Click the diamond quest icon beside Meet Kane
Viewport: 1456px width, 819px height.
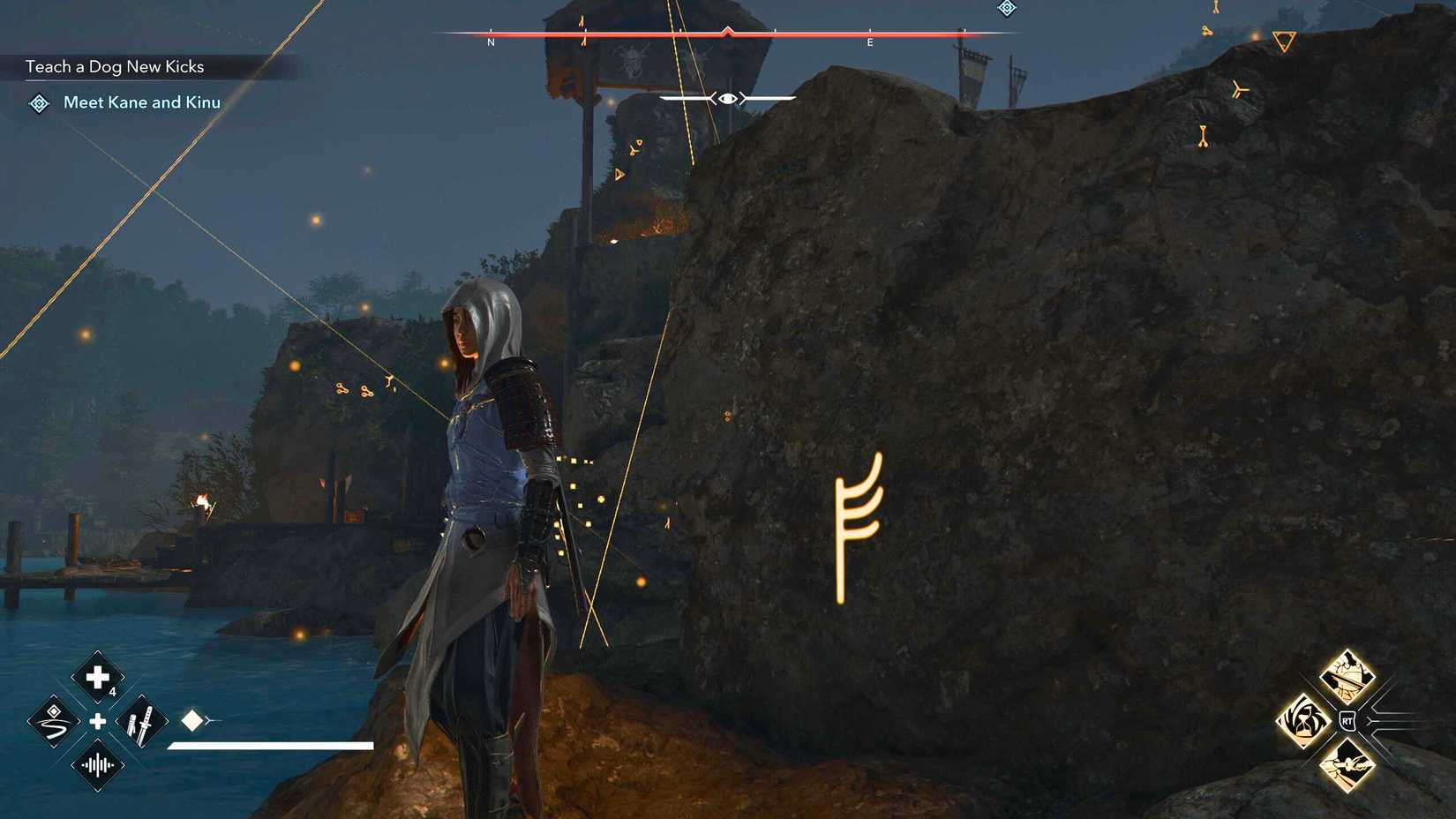coord(37,103)
